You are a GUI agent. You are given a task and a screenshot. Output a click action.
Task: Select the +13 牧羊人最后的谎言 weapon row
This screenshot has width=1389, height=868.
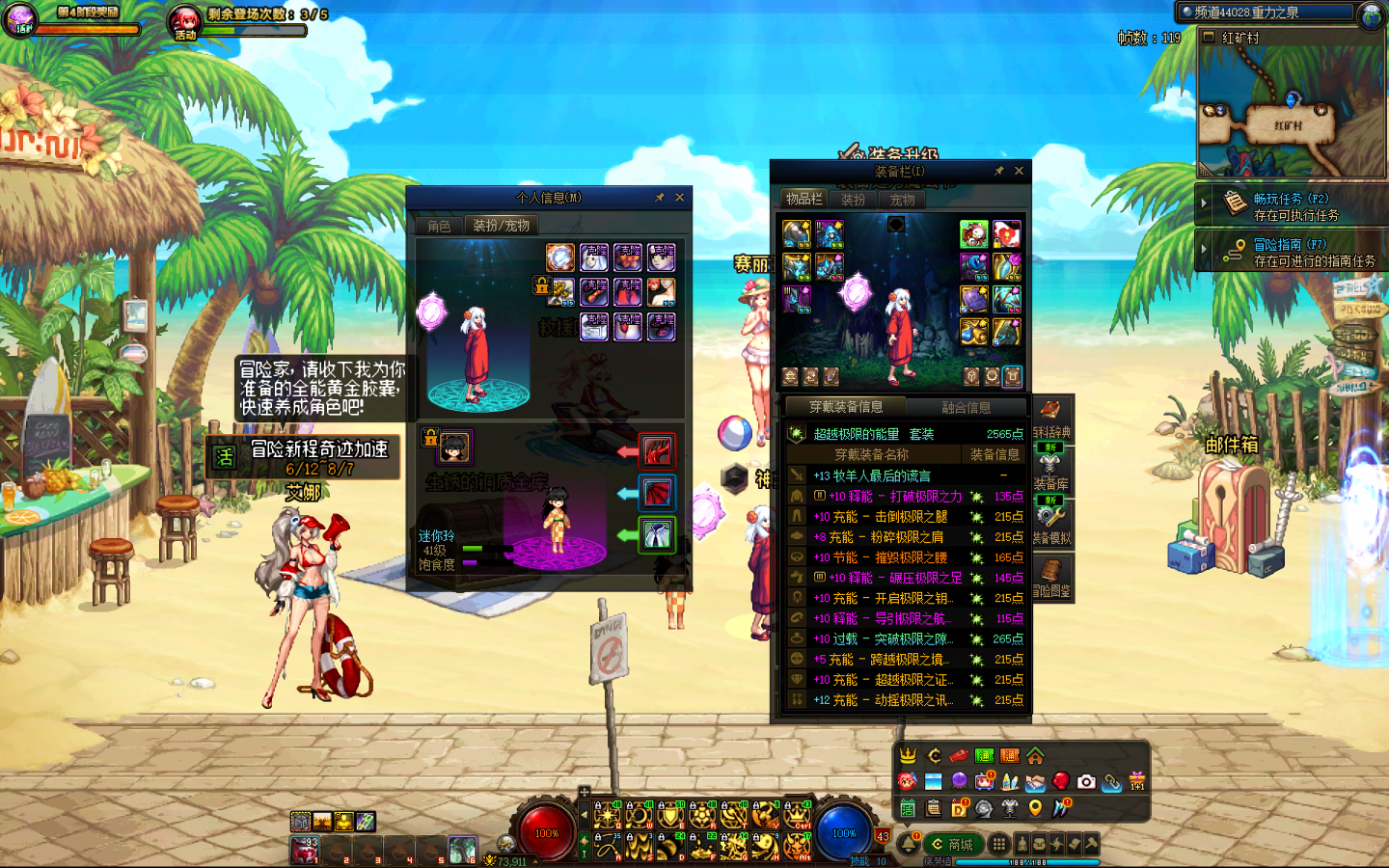[905, 475]
